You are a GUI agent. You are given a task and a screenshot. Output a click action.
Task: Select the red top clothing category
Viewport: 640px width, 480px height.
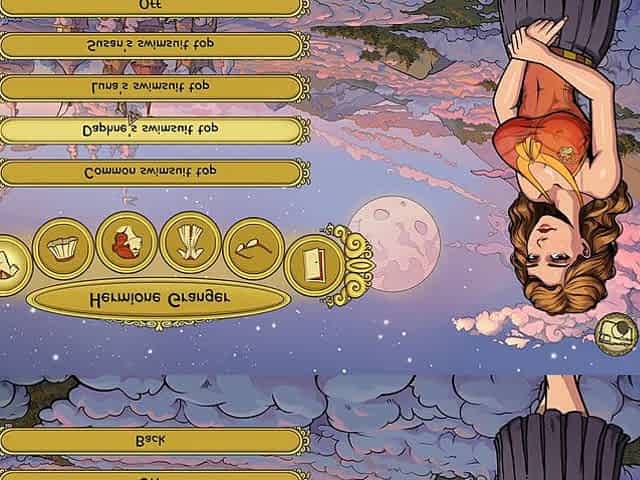(126, 244)
